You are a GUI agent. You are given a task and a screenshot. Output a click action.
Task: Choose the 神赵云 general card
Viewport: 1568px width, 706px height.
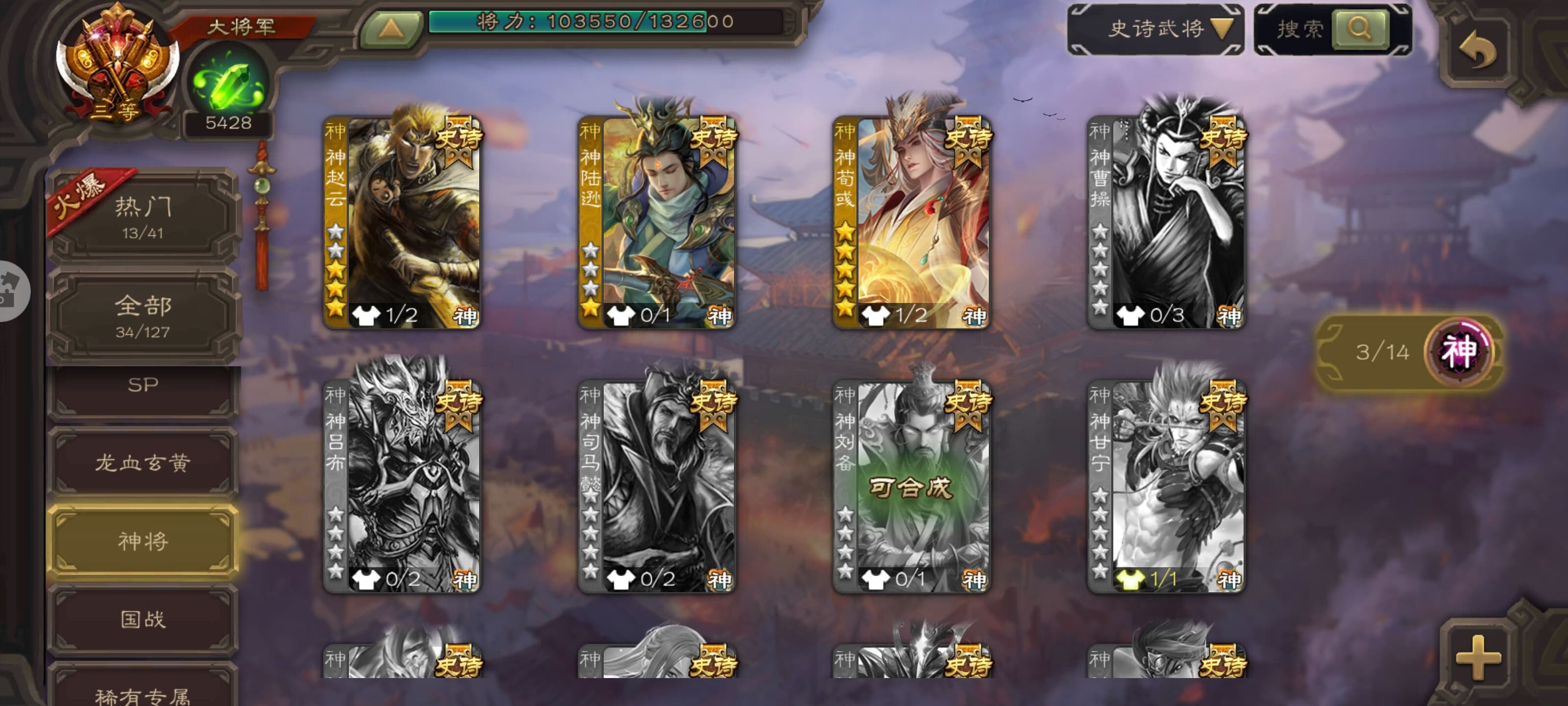(402, 222)
